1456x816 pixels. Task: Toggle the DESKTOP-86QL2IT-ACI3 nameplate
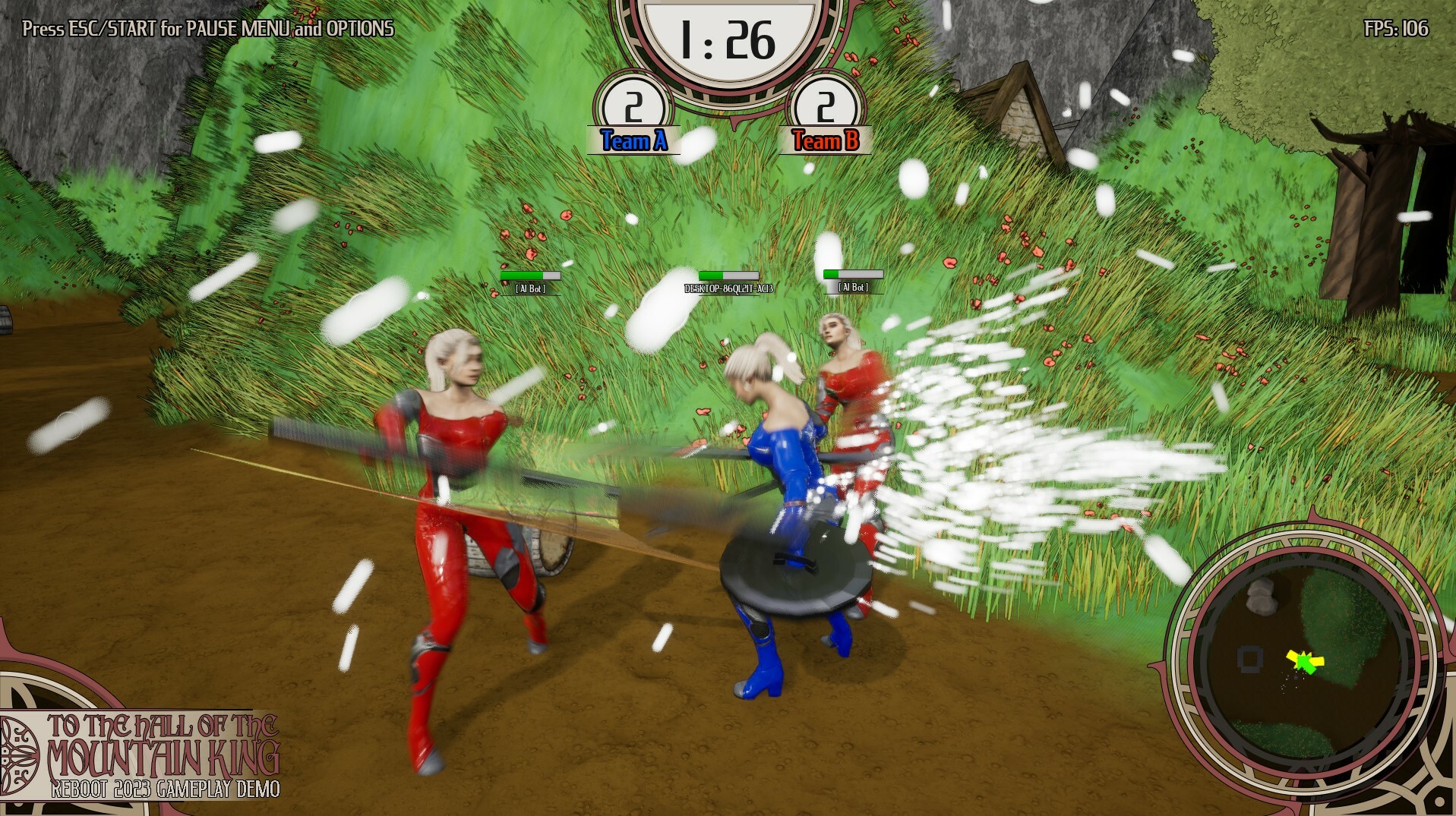(x=728, y=288)
